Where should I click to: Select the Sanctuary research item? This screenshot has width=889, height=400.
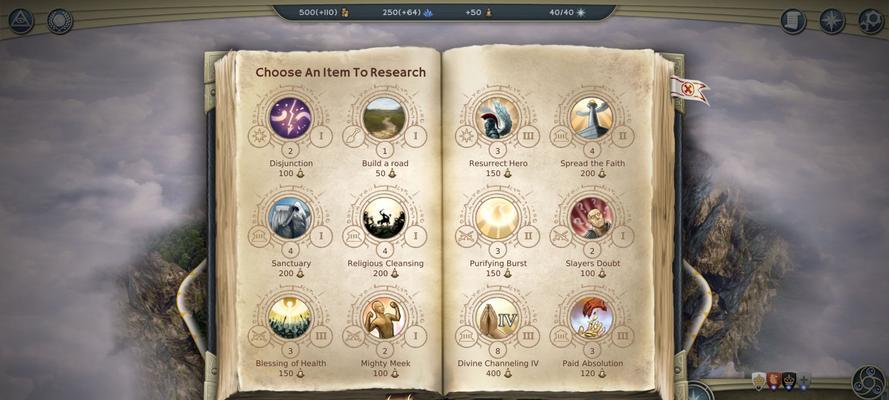290,217
